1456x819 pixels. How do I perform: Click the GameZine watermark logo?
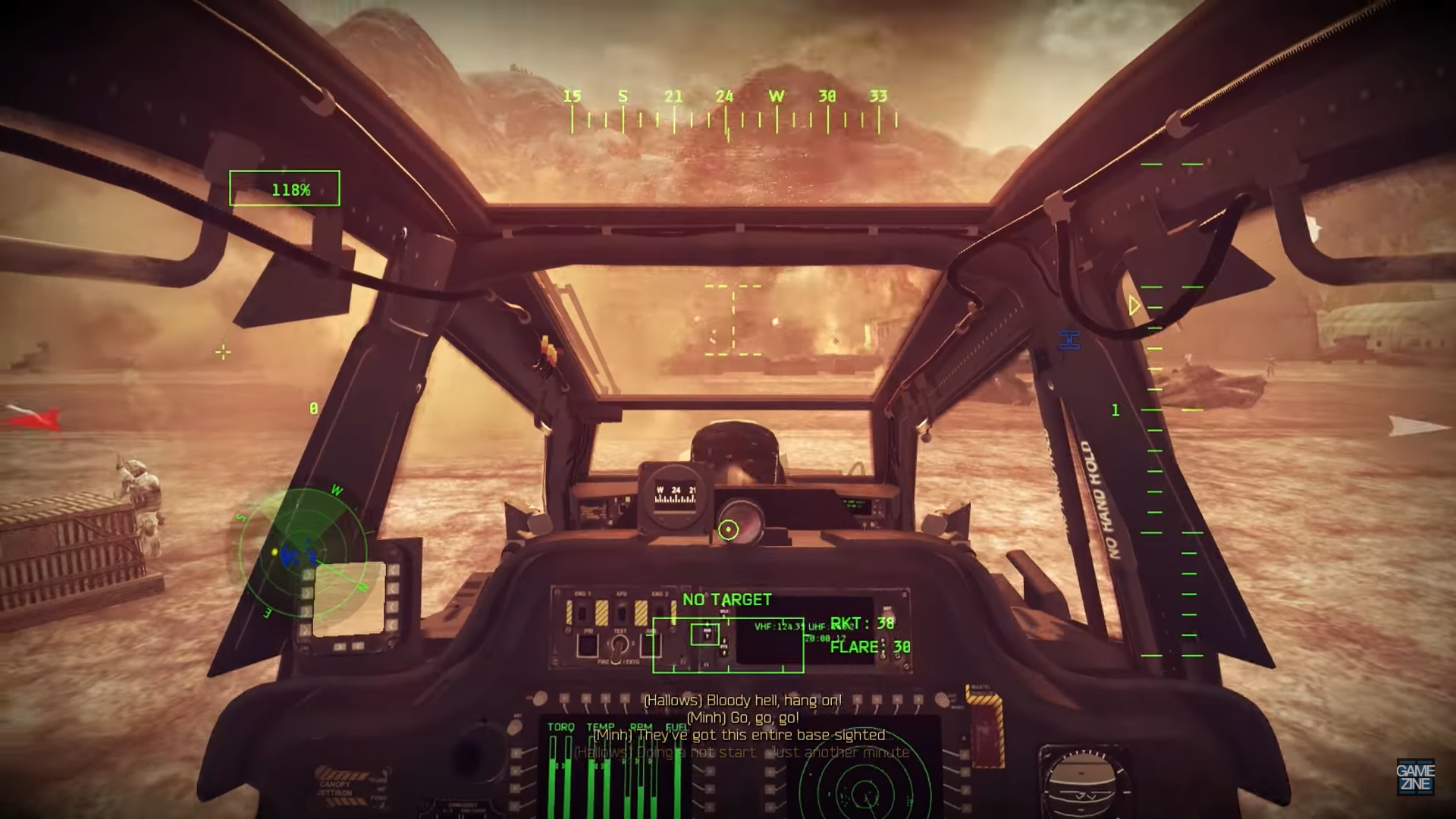[x=1415, y=778]
